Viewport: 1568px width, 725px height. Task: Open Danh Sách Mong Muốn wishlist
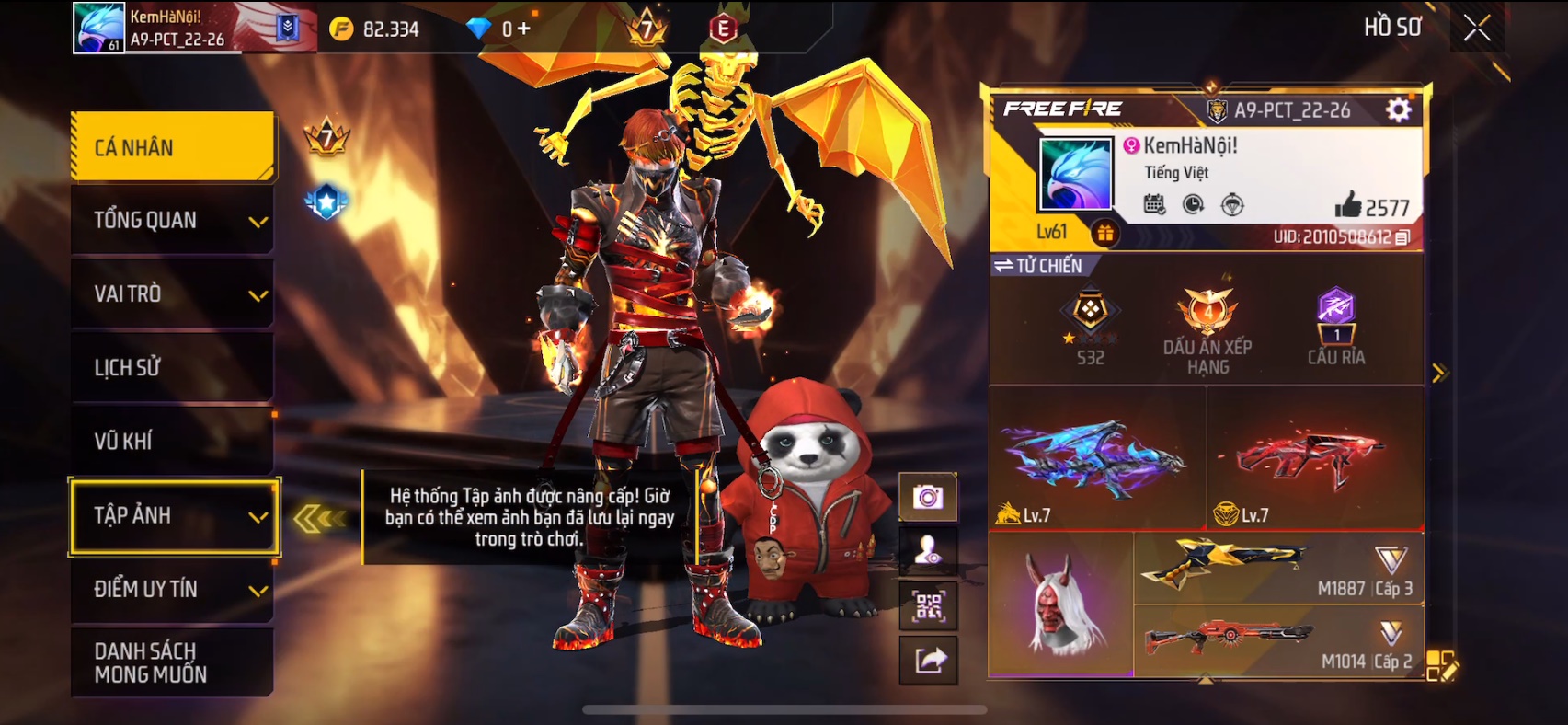(173, 662)
